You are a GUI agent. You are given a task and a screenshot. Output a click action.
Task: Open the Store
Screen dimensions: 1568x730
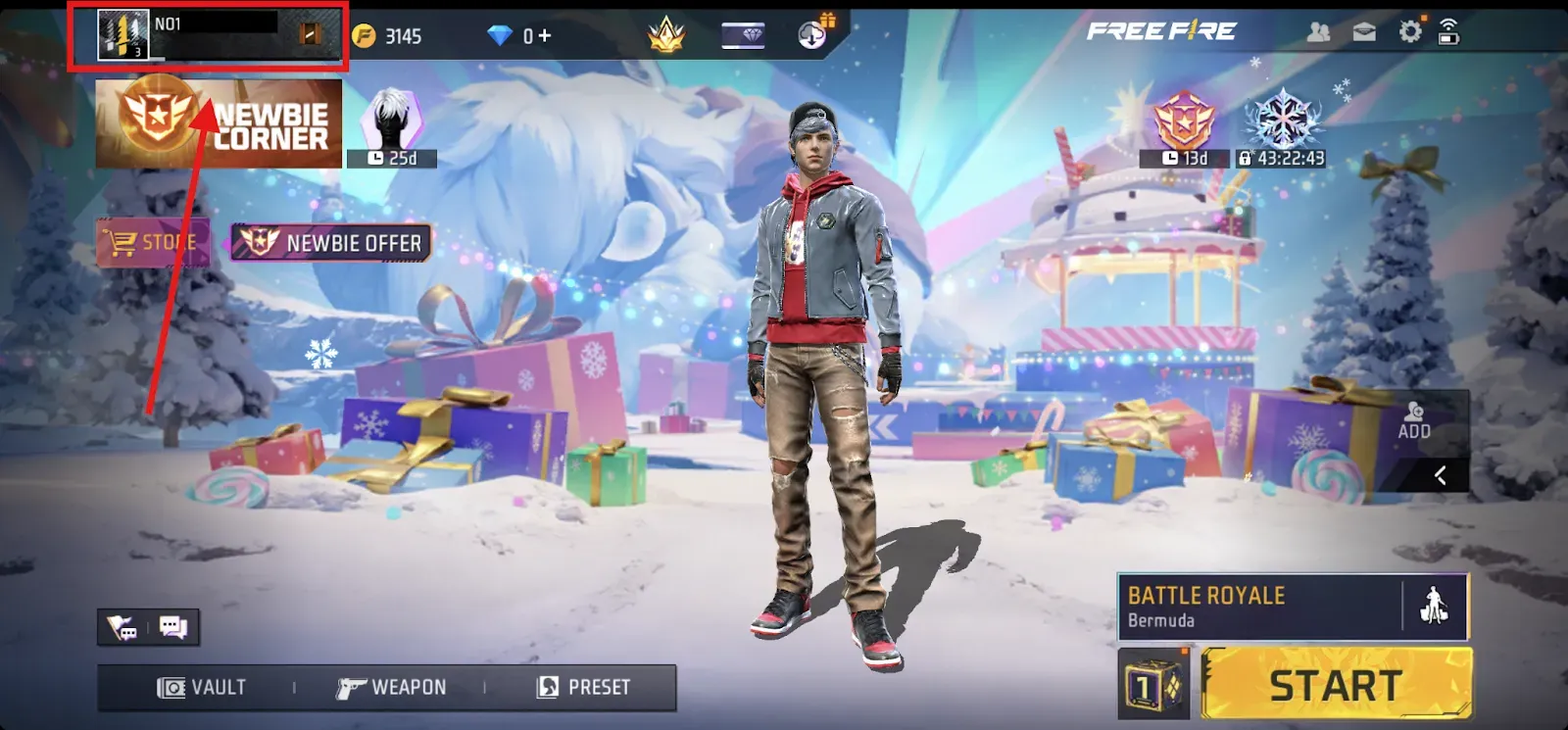point(152,242)
